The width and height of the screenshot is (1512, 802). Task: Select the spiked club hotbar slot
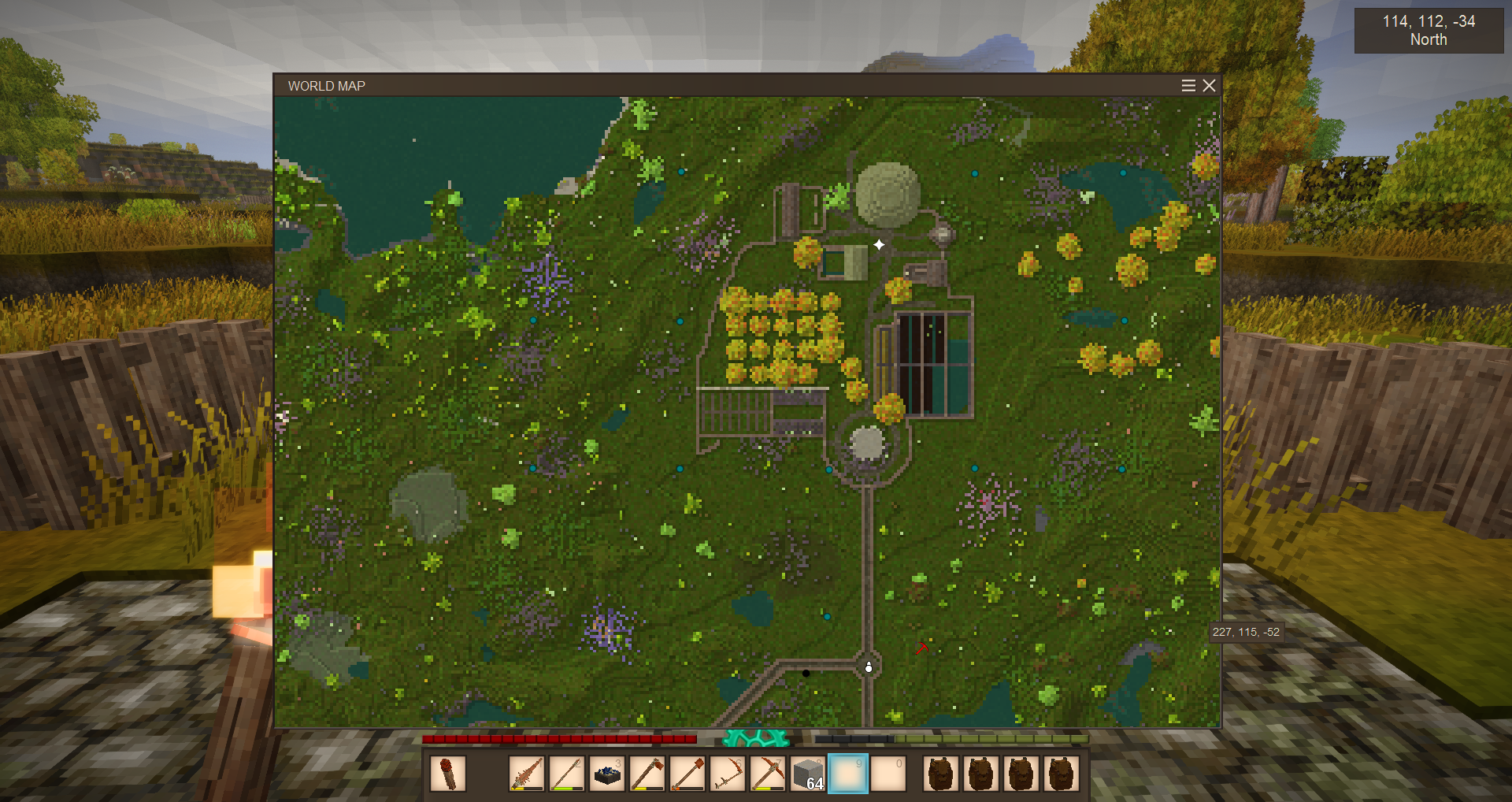pyautogui.click(x=527, y=774)
